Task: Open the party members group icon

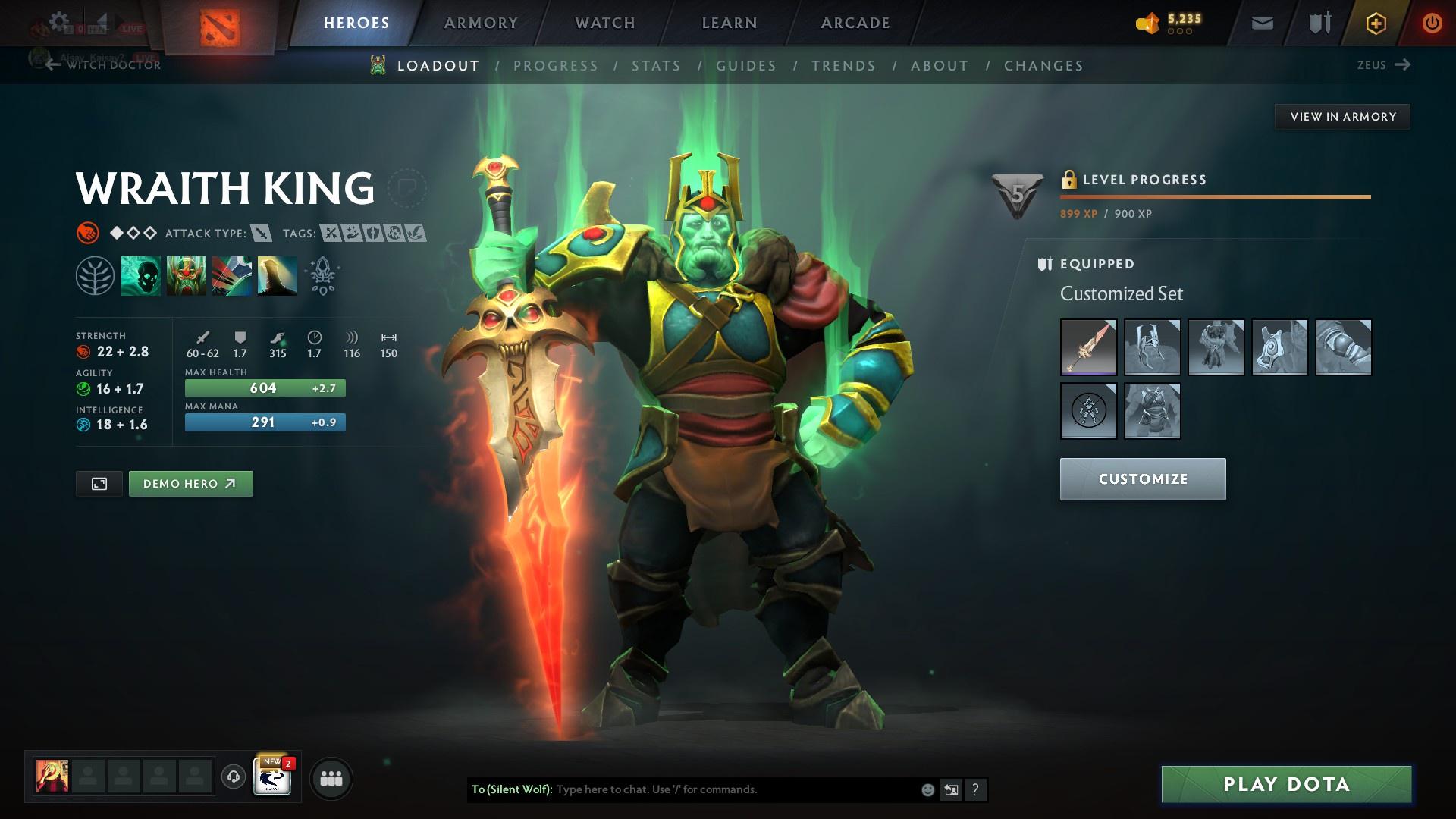Action: pos(331,777)
